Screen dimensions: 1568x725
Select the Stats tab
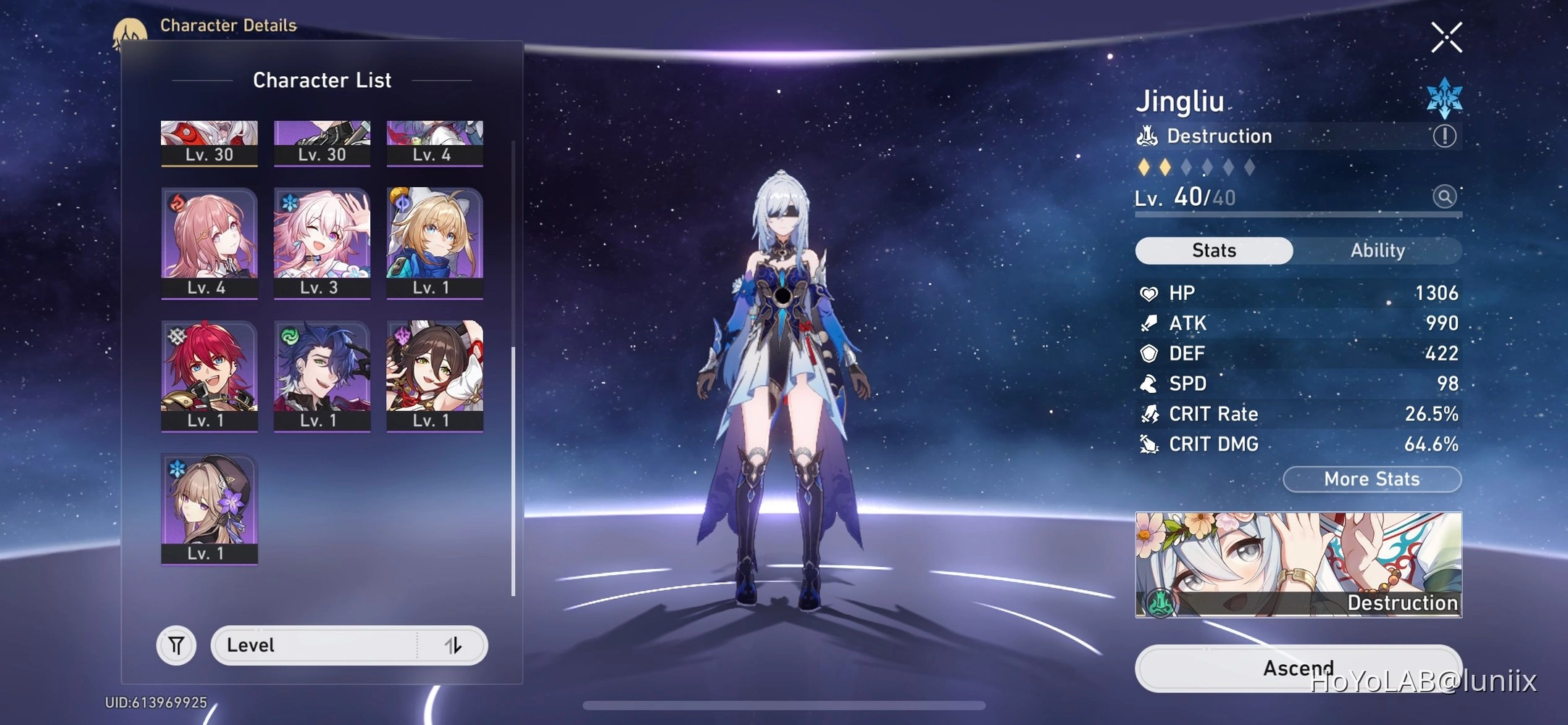[1213, 250]
